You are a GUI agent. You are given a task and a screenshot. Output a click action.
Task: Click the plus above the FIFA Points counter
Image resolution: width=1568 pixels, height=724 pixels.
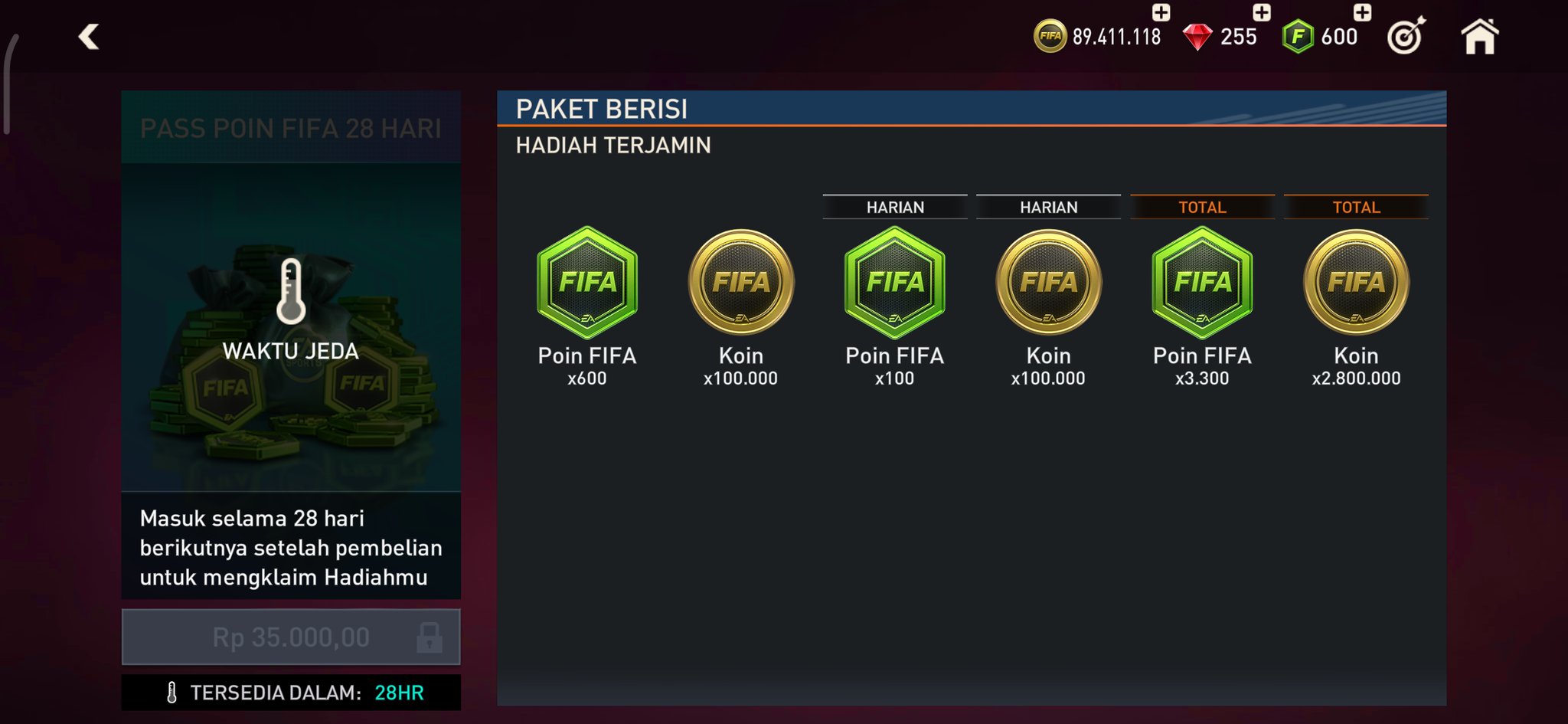(x=1359, y=12)
